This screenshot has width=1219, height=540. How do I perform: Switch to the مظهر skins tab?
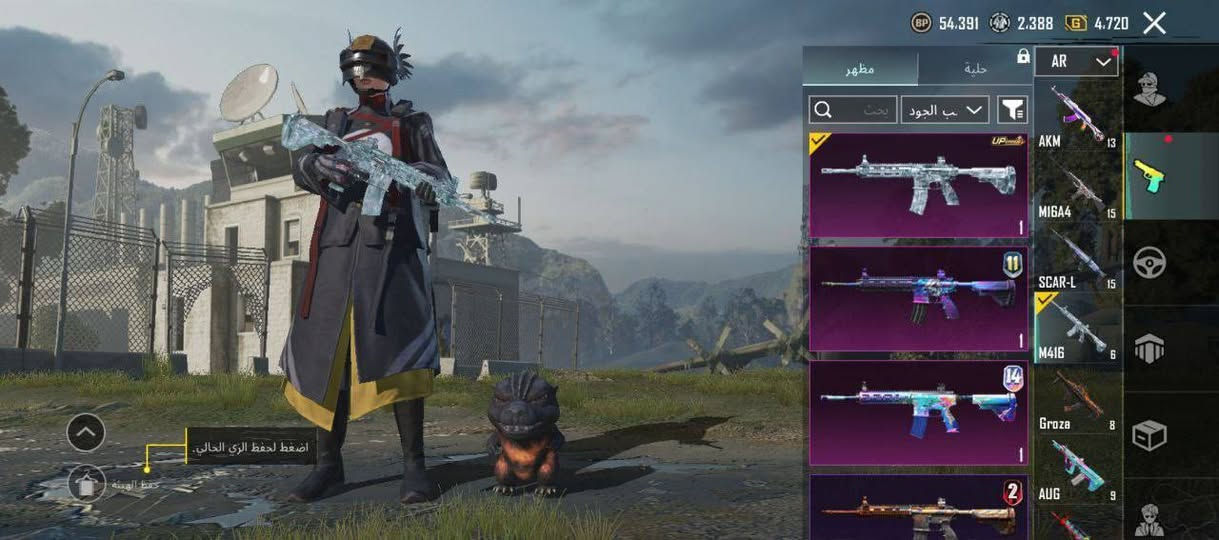click(x=860, y=68)
